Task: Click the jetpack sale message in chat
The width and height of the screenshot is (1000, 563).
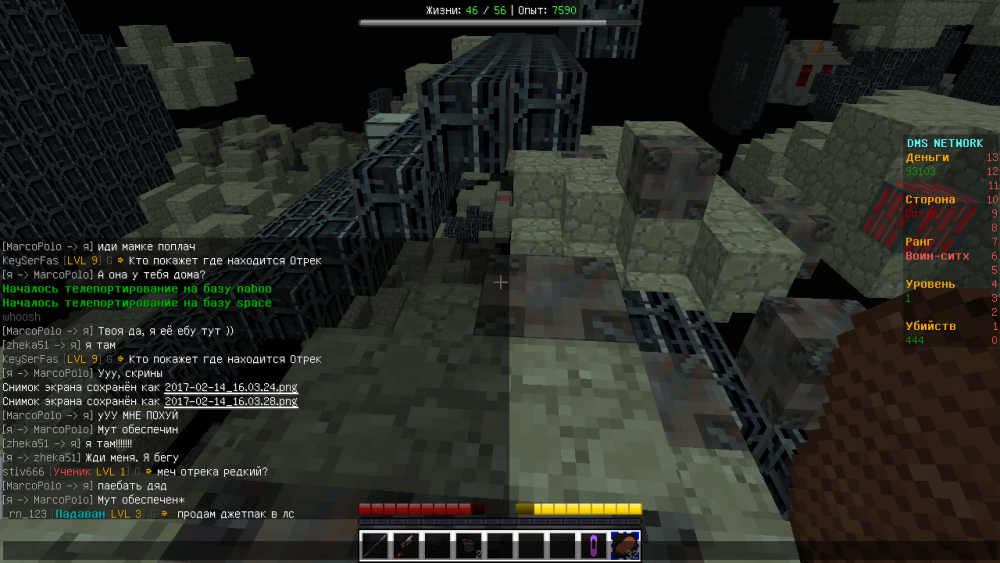Action: click(x=236, y=513)
